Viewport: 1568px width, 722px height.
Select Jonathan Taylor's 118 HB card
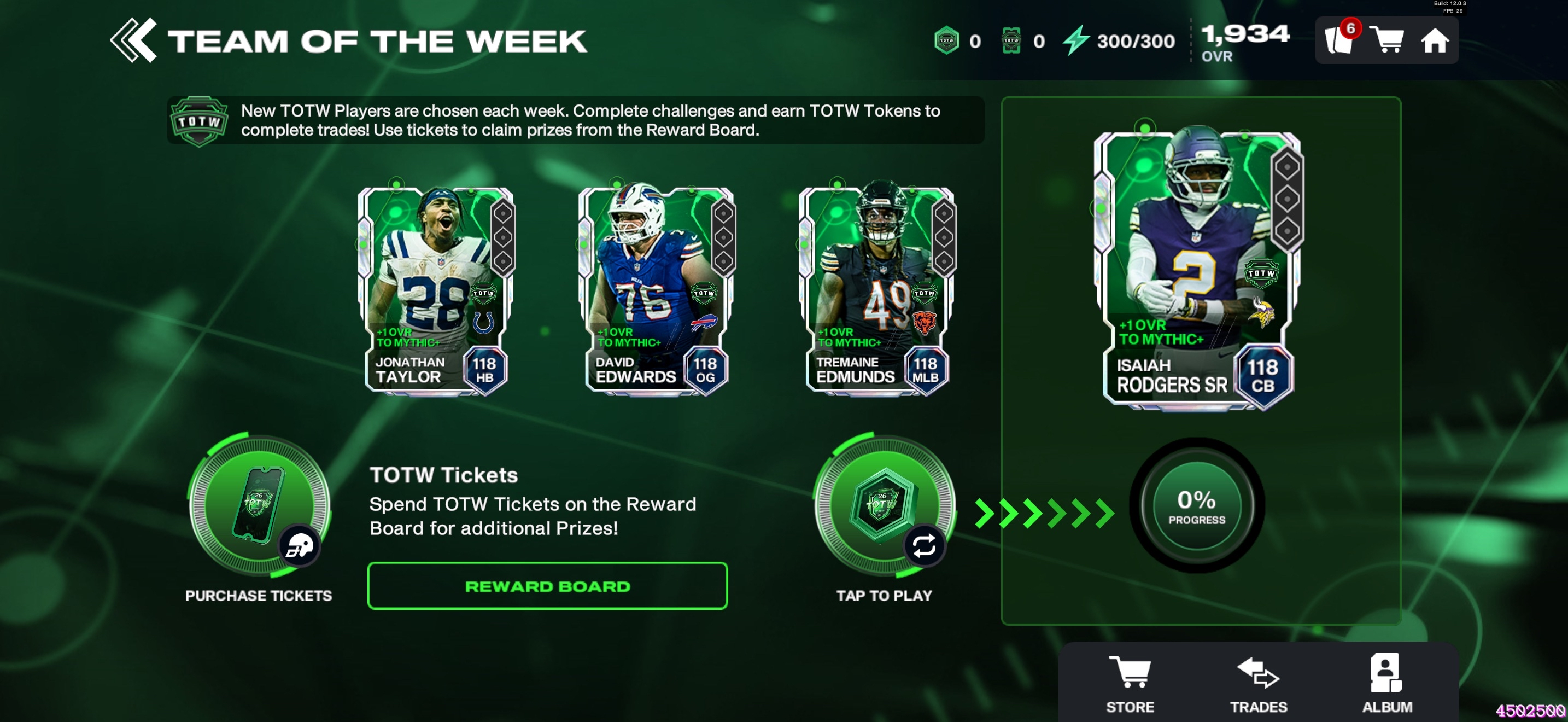coord(436,290)
